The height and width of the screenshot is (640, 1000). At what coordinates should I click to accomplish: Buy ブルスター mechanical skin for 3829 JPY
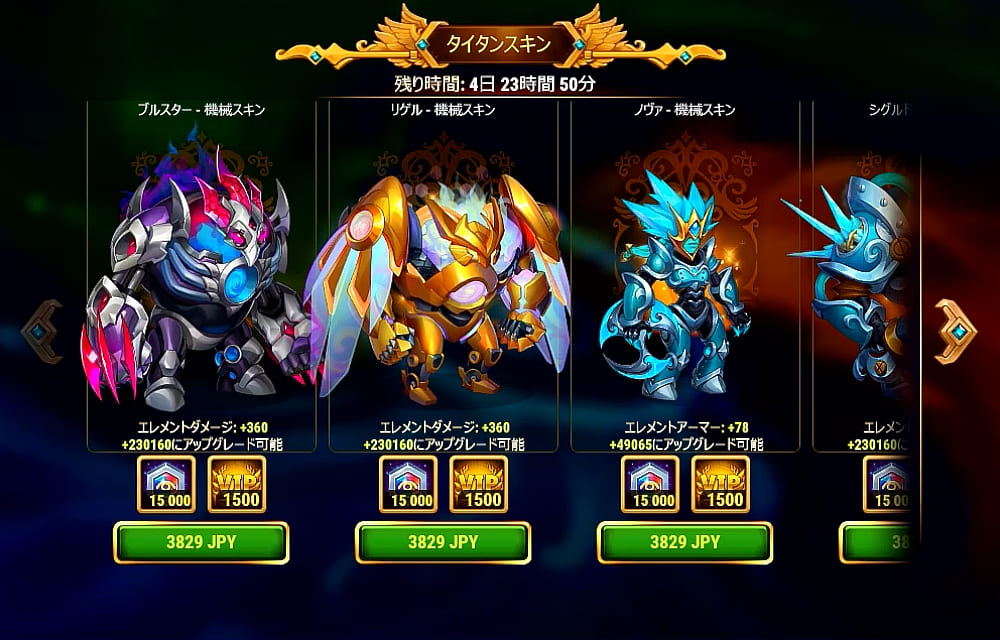[201, 543]
